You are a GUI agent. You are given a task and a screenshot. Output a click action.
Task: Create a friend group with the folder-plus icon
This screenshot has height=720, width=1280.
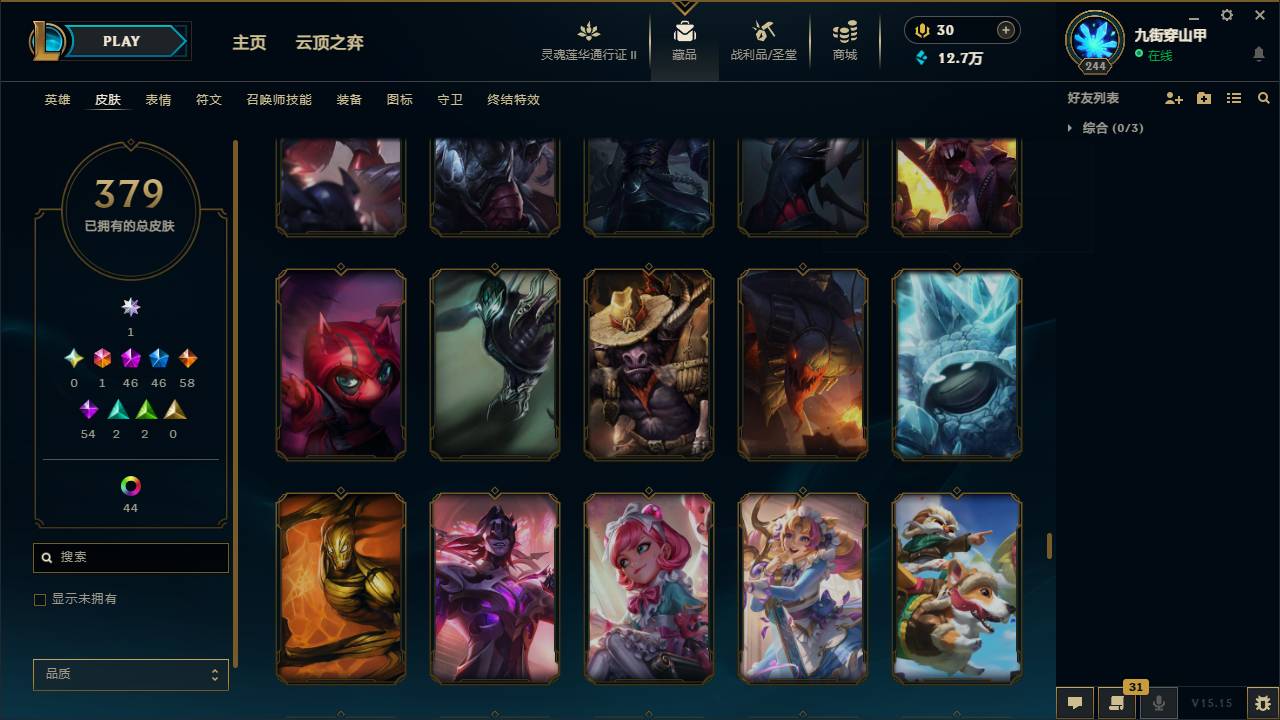1203,97
